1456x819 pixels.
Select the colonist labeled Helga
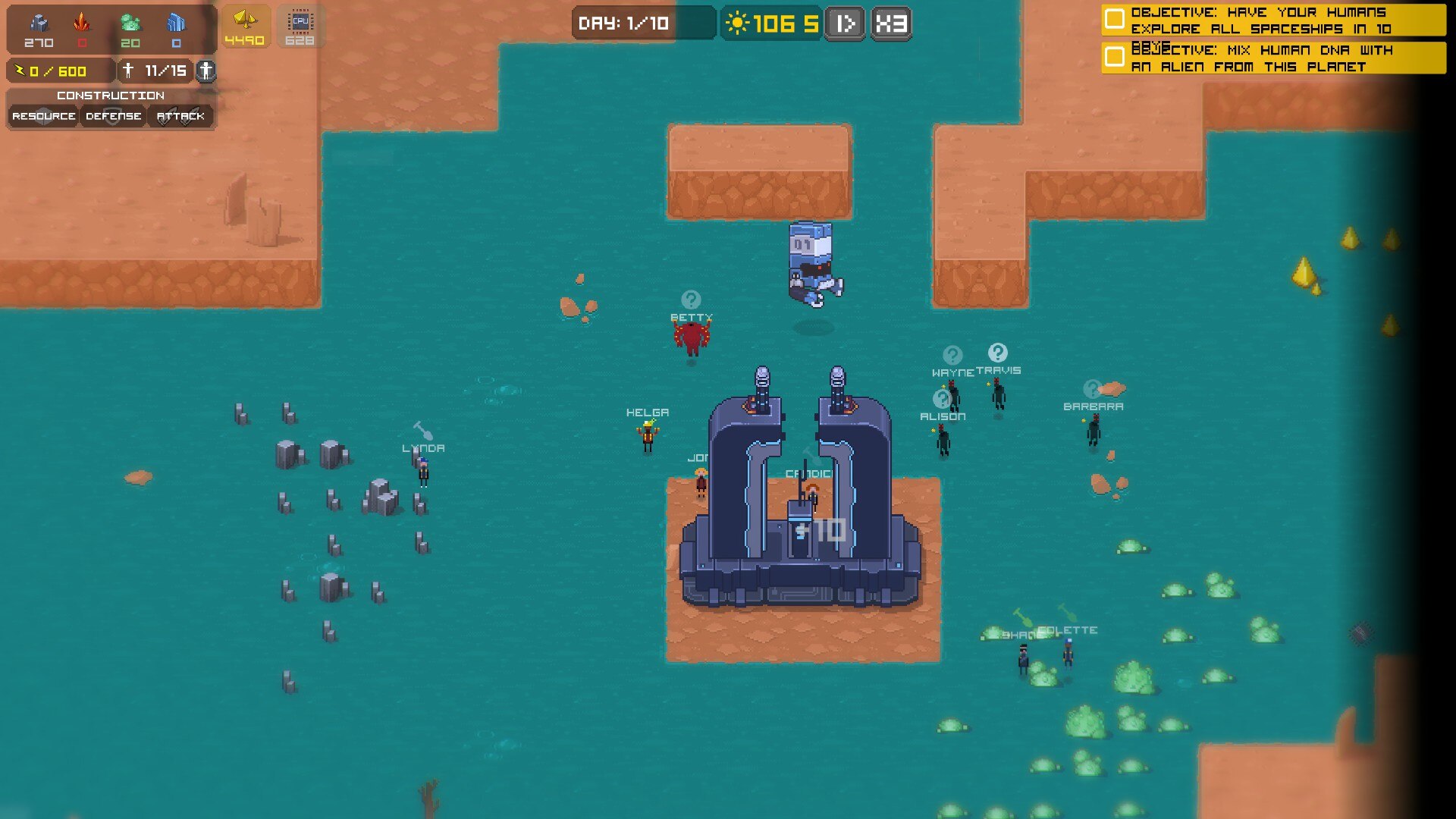648,436
